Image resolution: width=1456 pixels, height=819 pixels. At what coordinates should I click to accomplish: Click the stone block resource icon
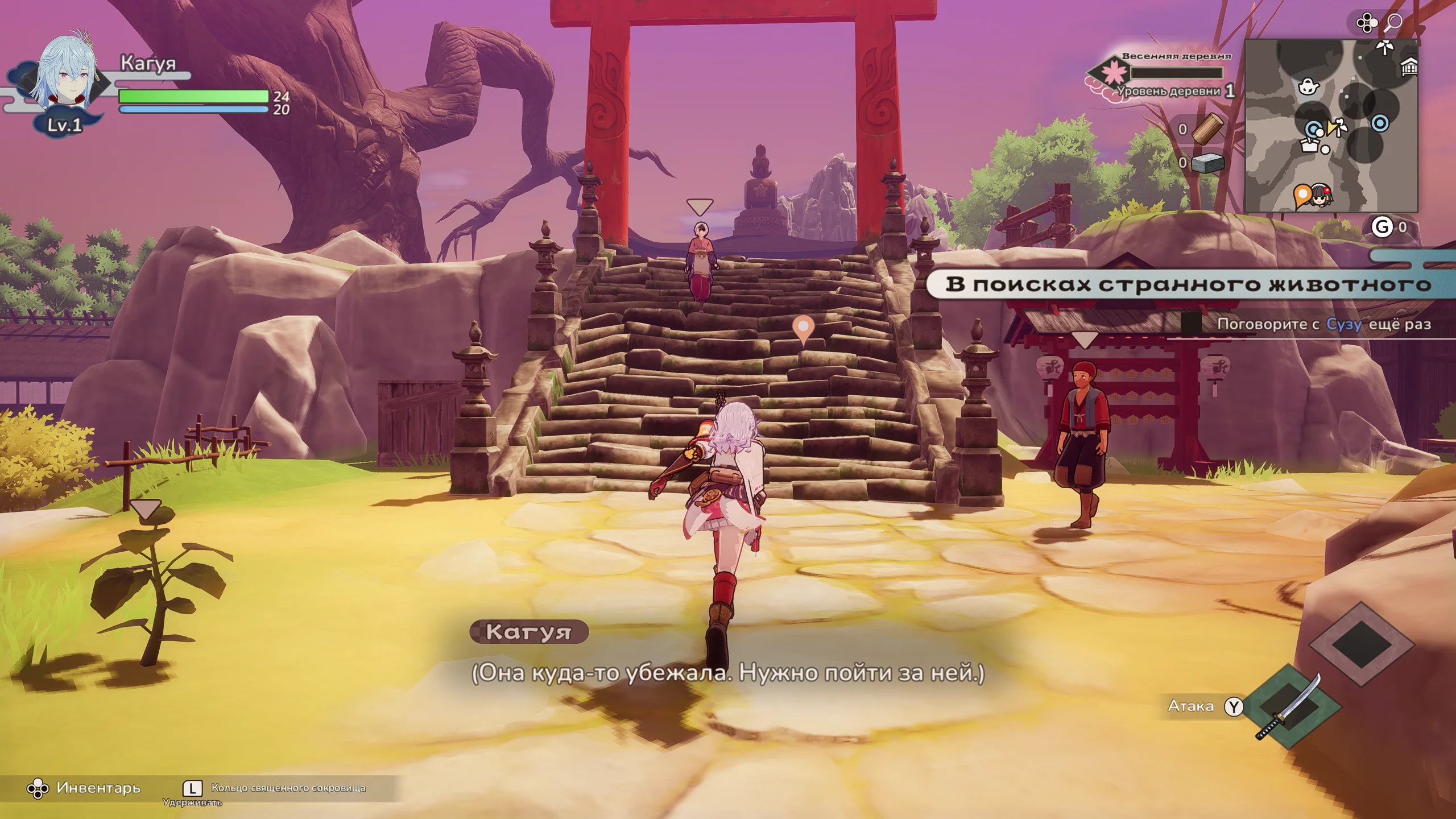tap(1207, 163)
